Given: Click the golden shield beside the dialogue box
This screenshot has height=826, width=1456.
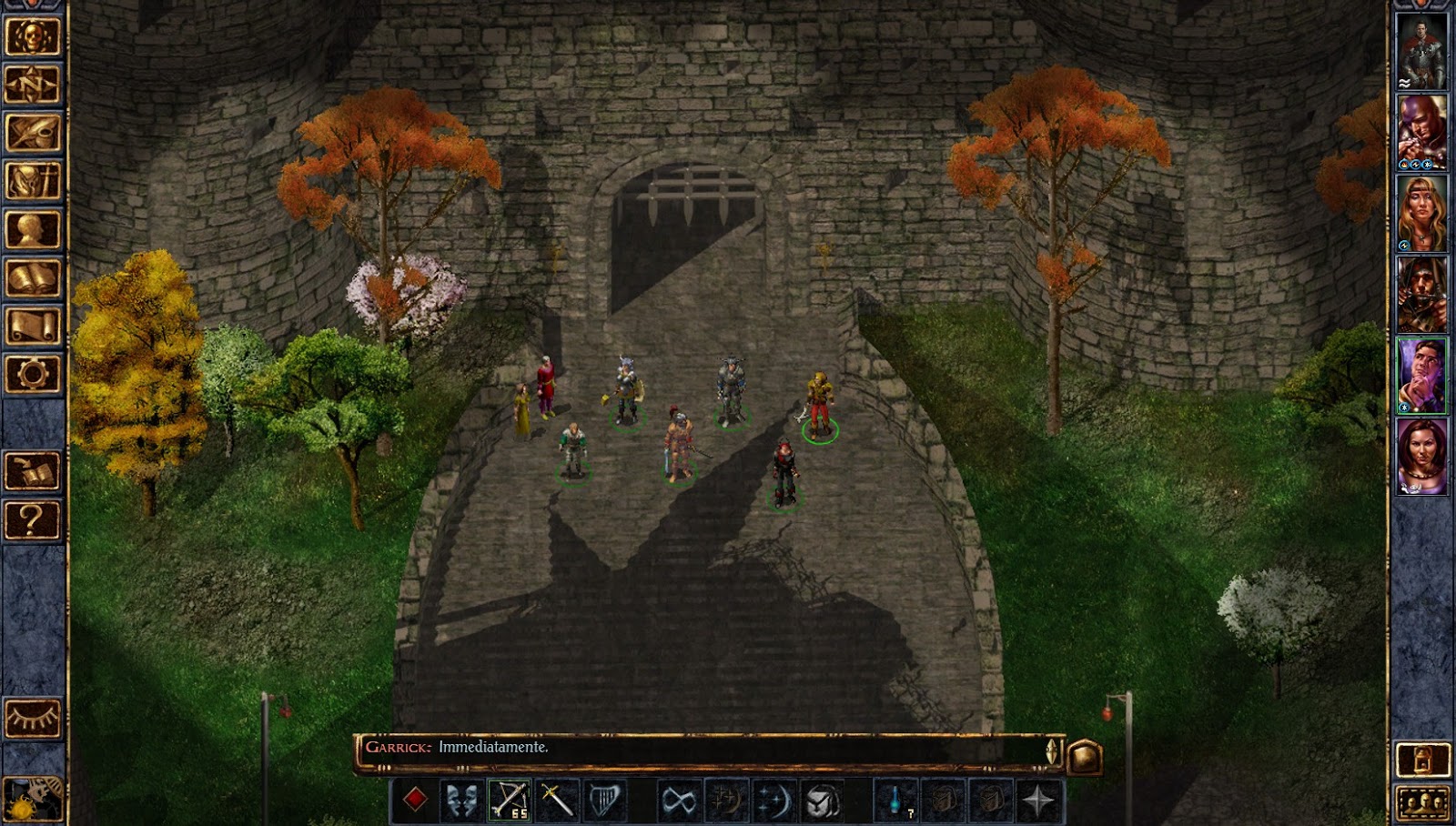Looking at the screenshot, I should (x=1085, y=753).
